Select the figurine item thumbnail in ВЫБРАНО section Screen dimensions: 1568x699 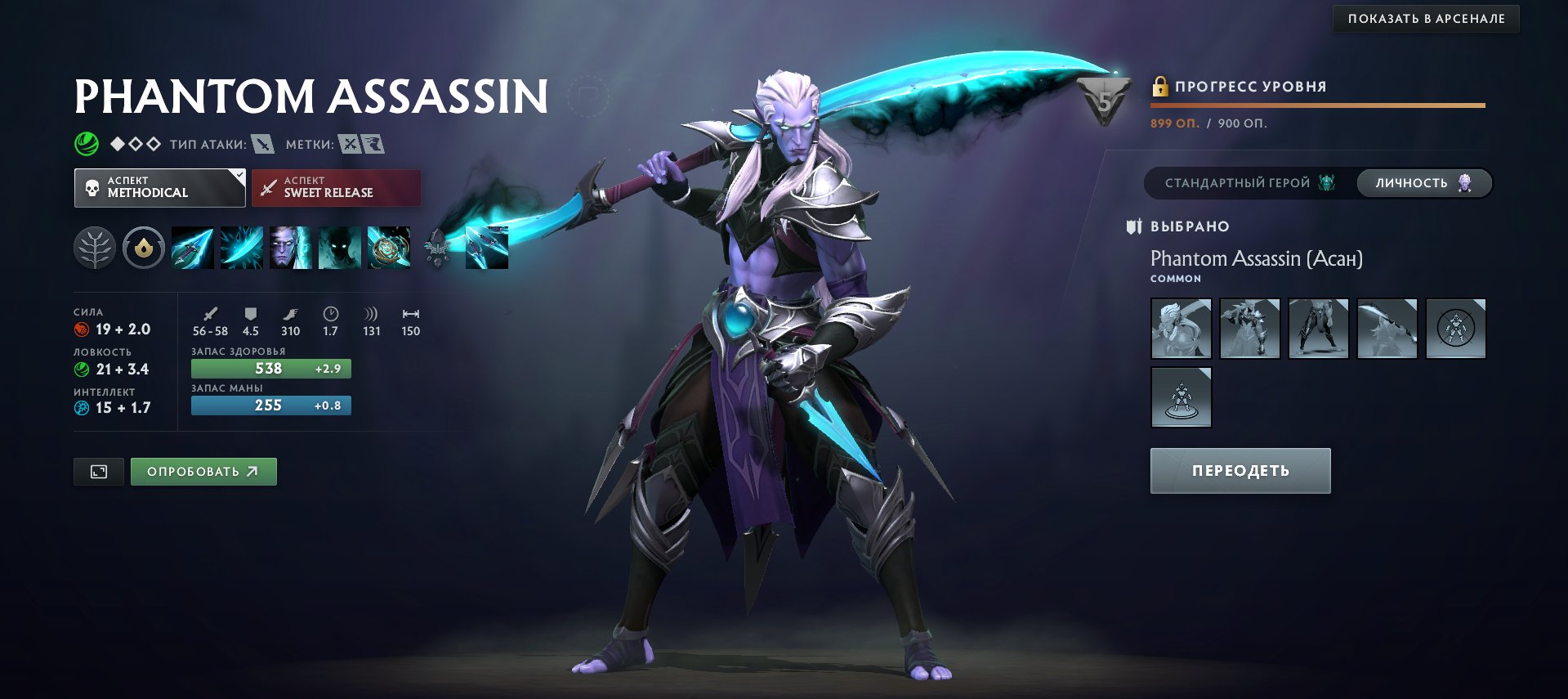[x=1182, y=397]
